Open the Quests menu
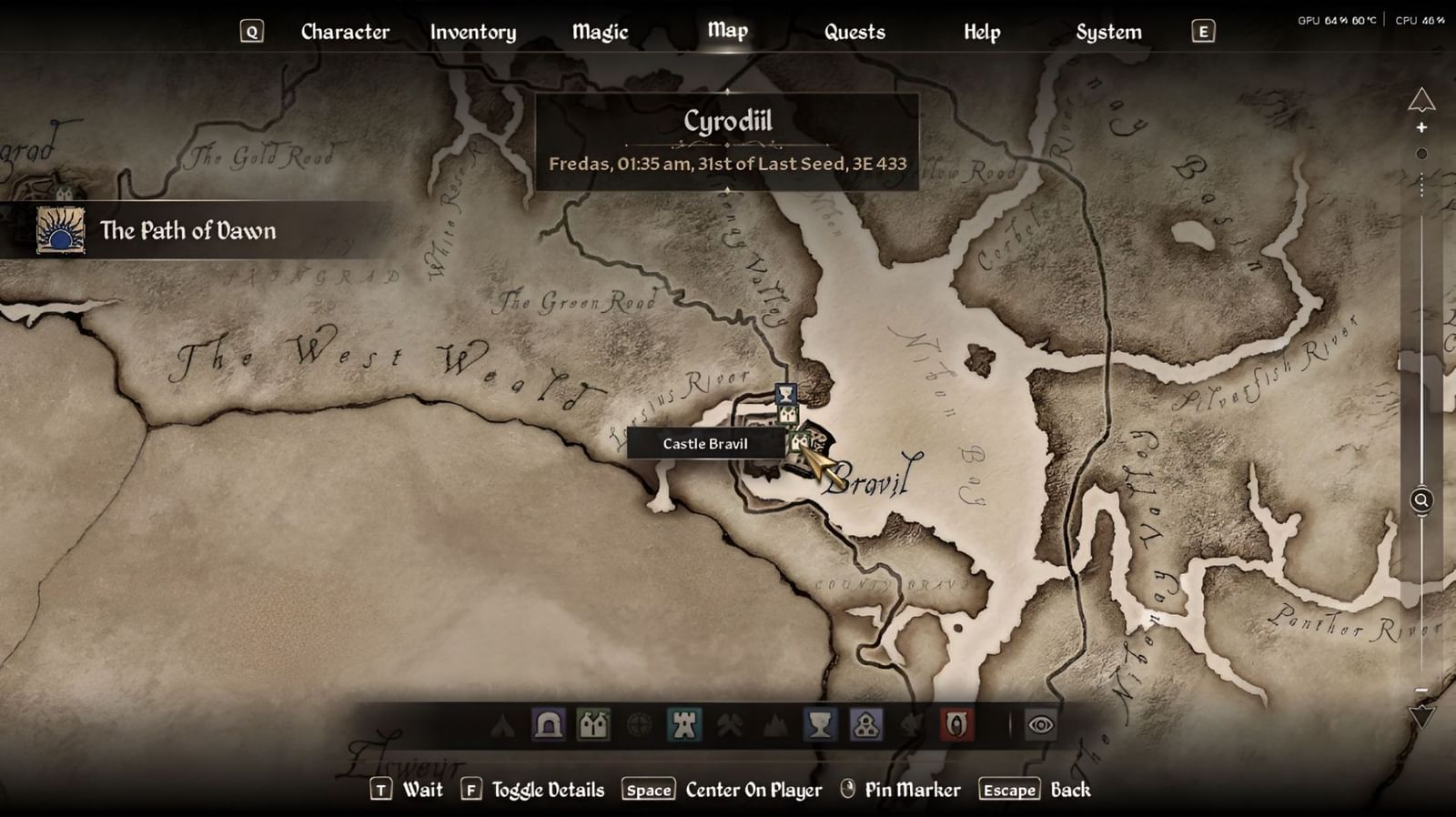1456x817 pixels. (855, 32)
